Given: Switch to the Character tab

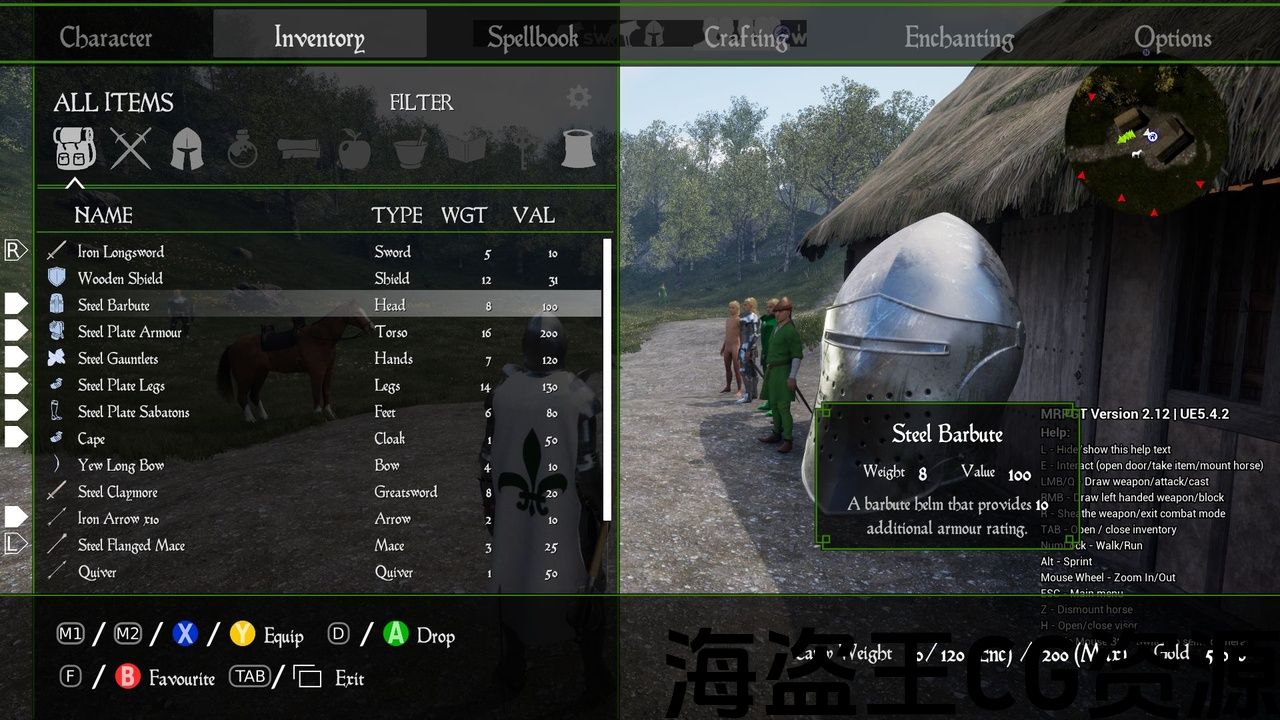Looking at the screenshot, I should pyautogui.click(x=106, y=38).
